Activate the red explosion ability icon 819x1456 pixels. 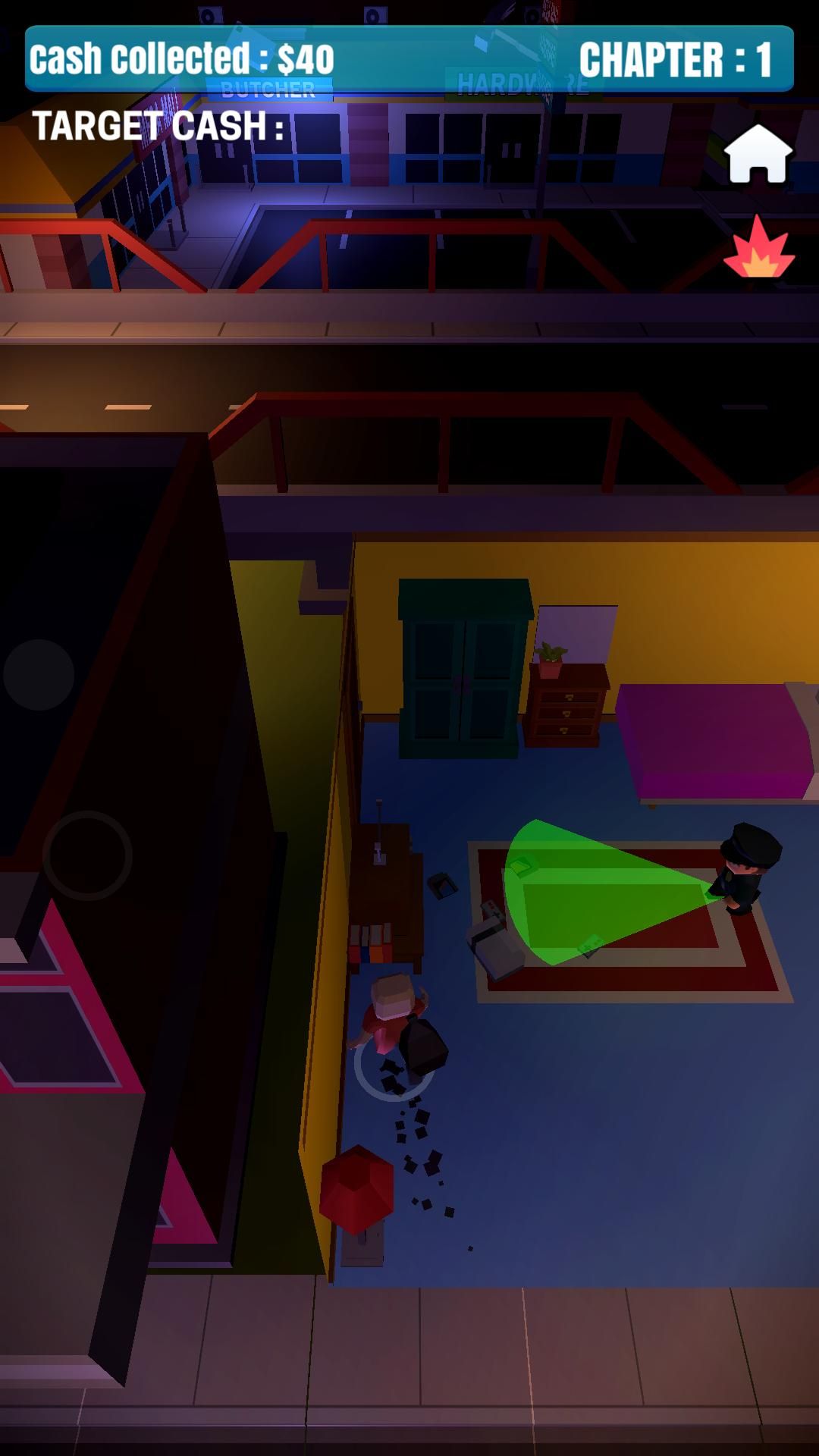click(759, 249)
